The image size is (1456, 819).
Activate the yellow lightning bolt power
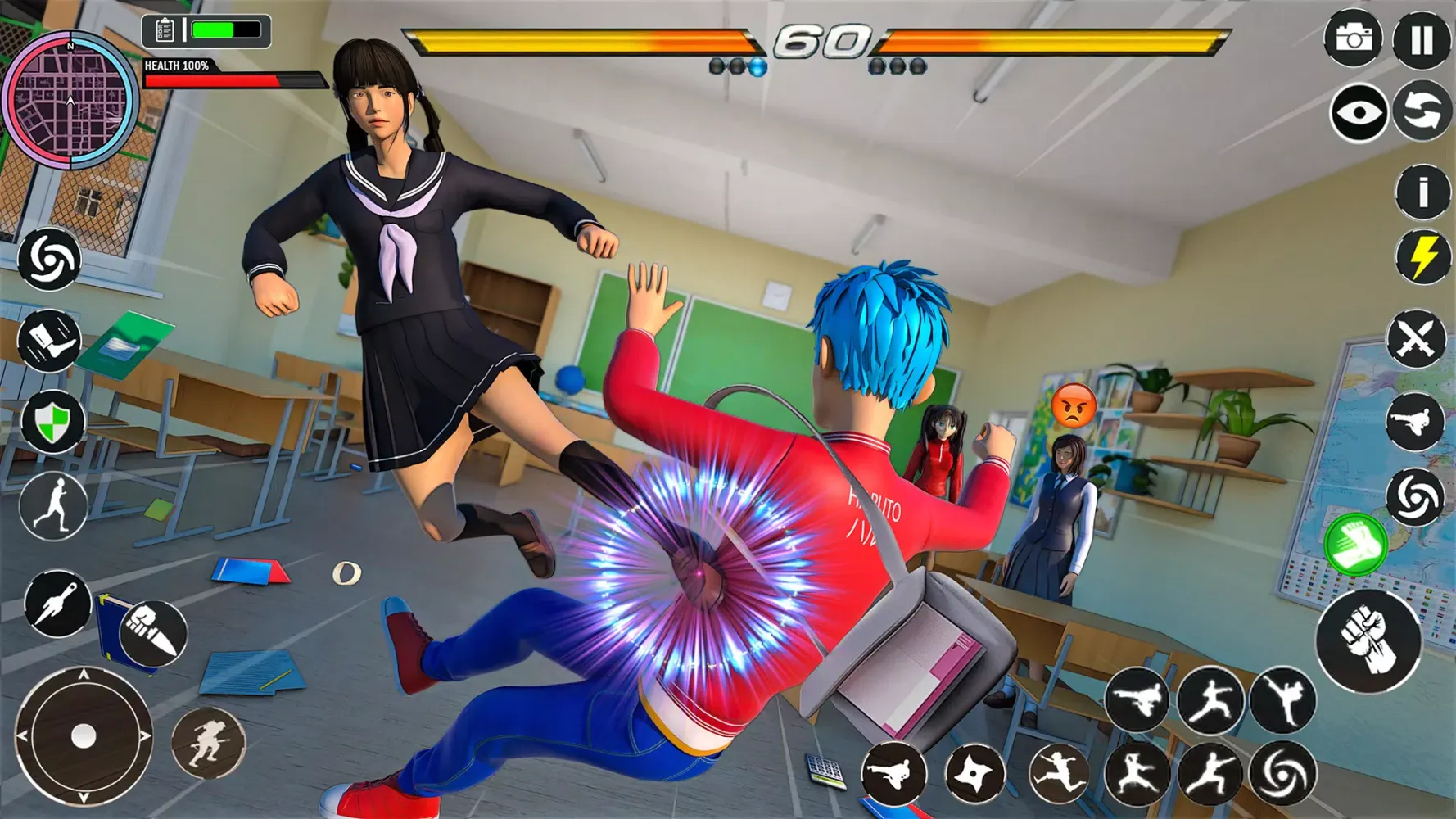click(1422, 257)
